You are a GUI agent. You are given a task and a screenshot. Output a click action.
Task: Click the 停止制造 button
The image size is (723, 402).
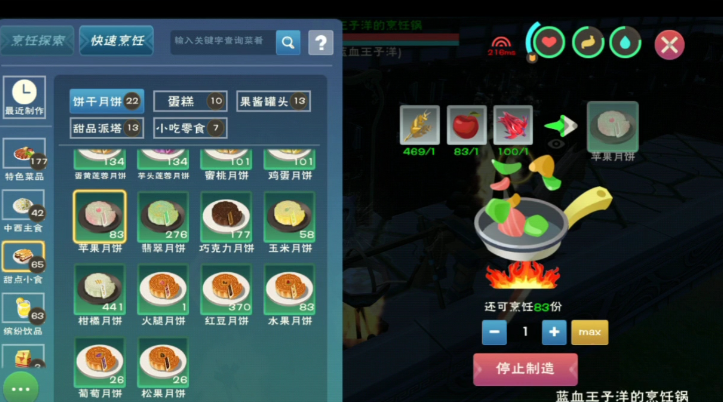point(525,369)
